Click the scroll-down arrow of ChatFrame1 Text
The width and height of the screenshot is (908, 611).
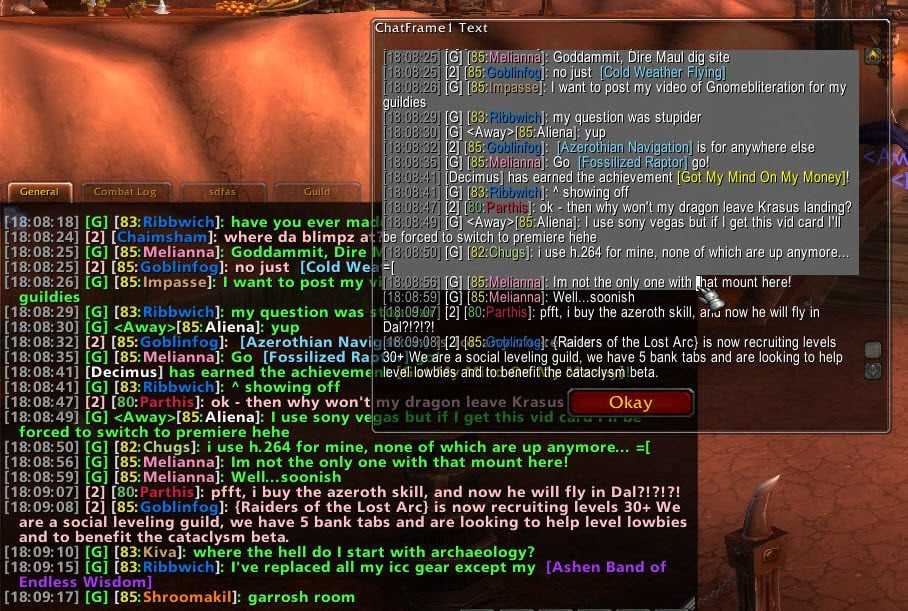tap(873, 370)
